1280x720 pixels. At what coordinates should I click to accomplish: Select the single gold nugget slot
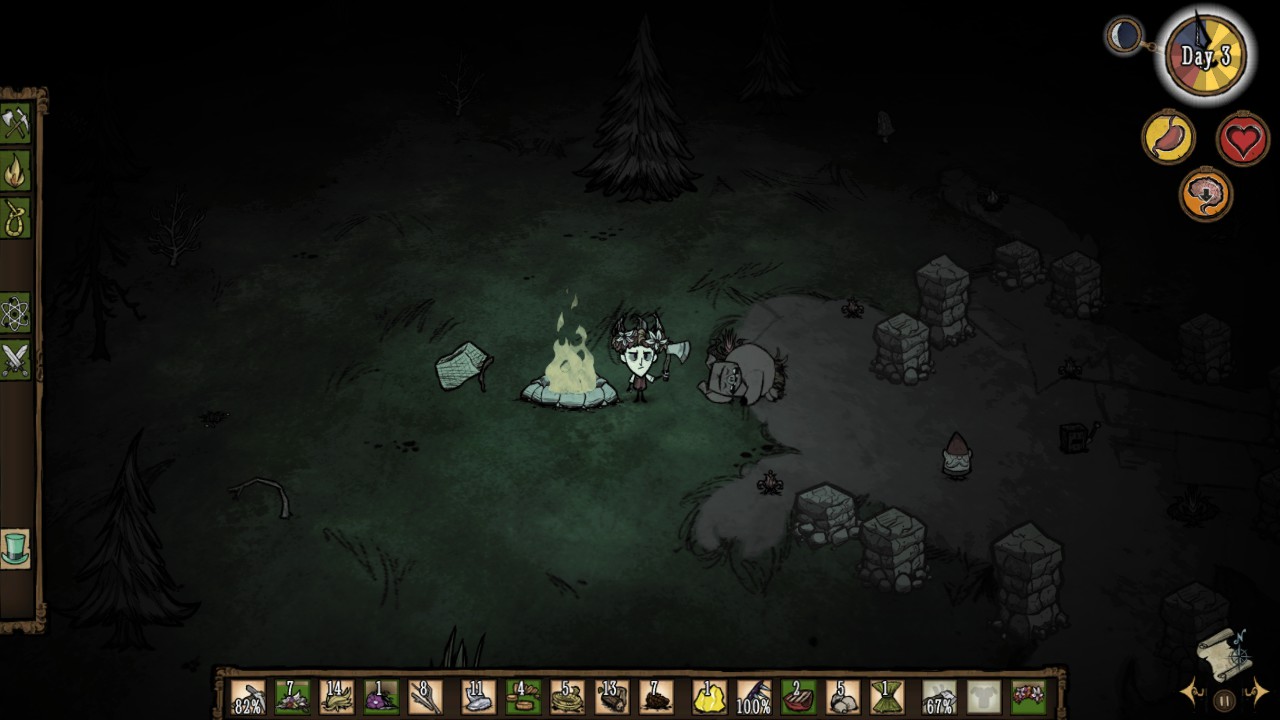[709, 696]
